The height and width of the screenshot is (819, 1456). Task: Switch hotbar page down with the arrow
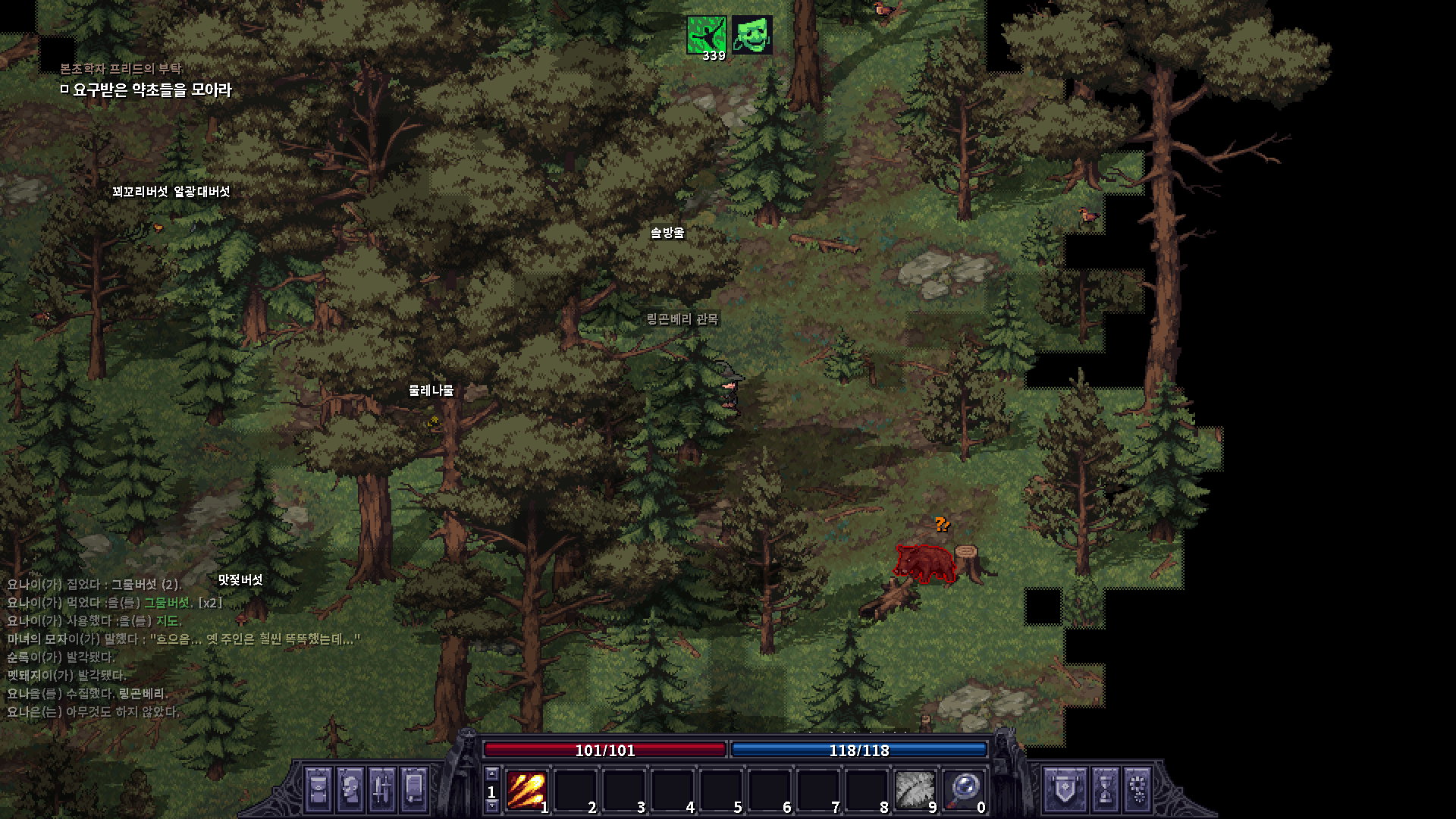pos(491,806)
